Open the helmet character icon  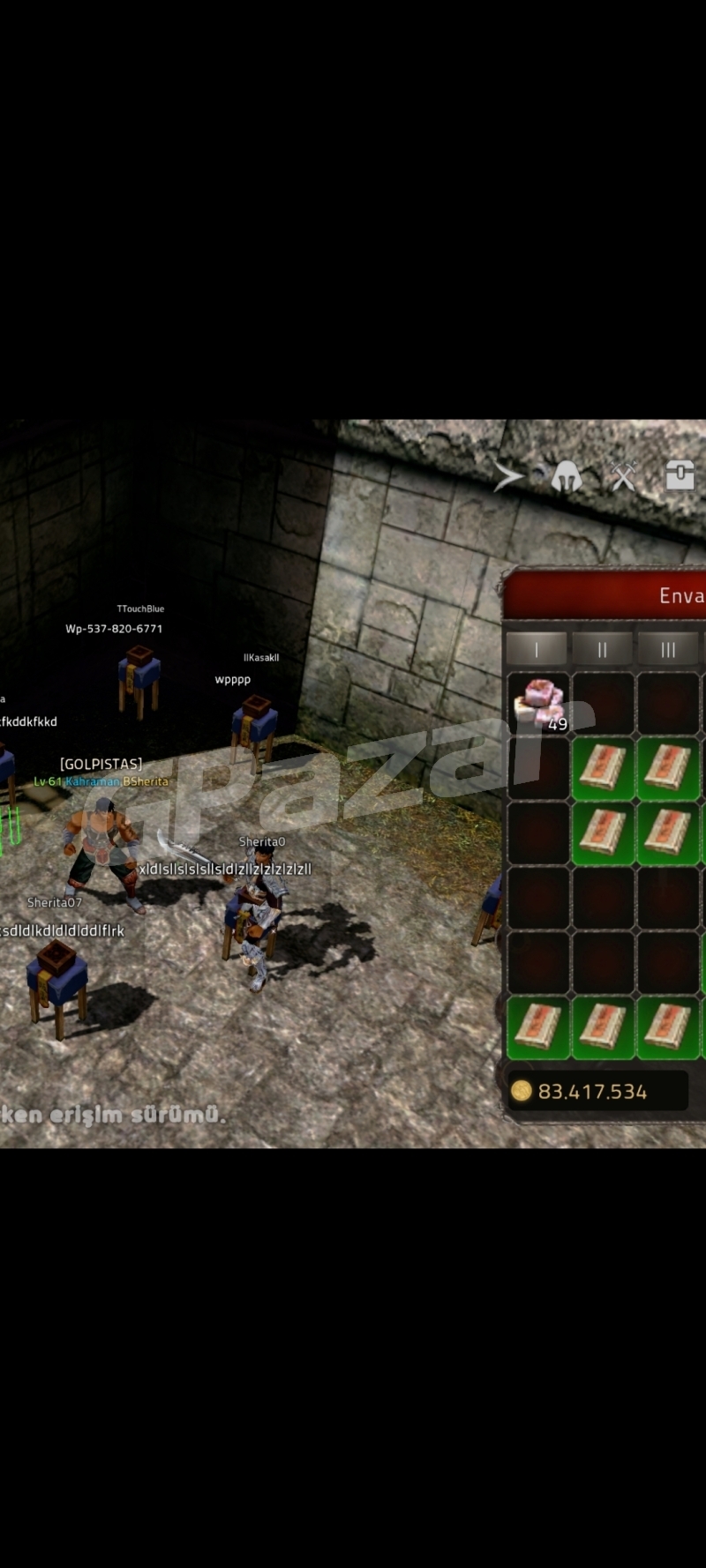pos(567,477)
